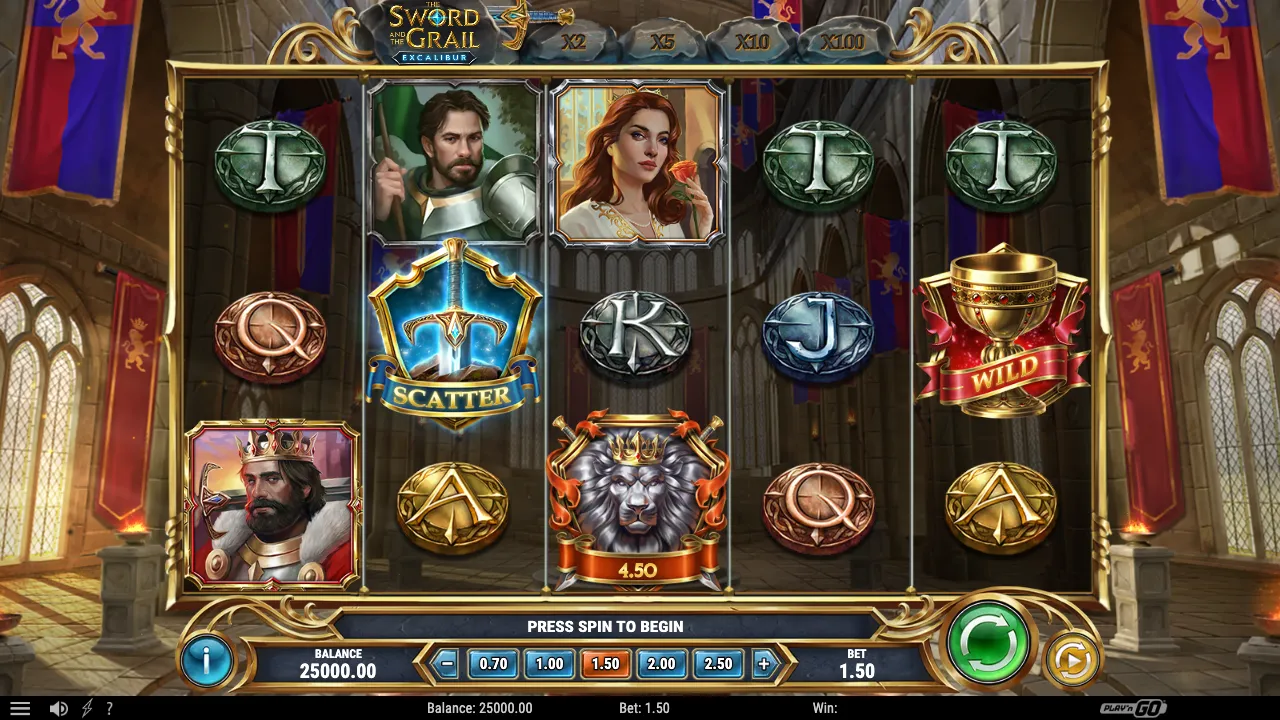The image size is (1280, 720).
Task: Toggle fast play with the lightning icon
Action: point(87,708)
